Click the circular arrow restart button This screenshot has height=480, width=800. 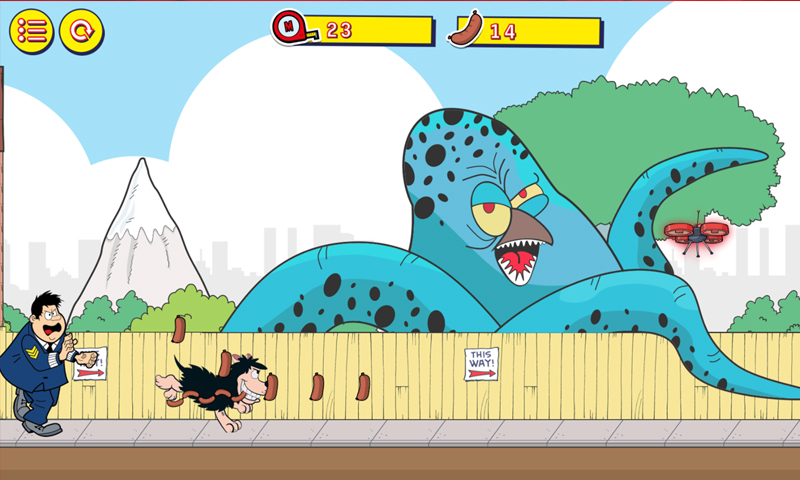pyautogui.click(x=81, y=31)
